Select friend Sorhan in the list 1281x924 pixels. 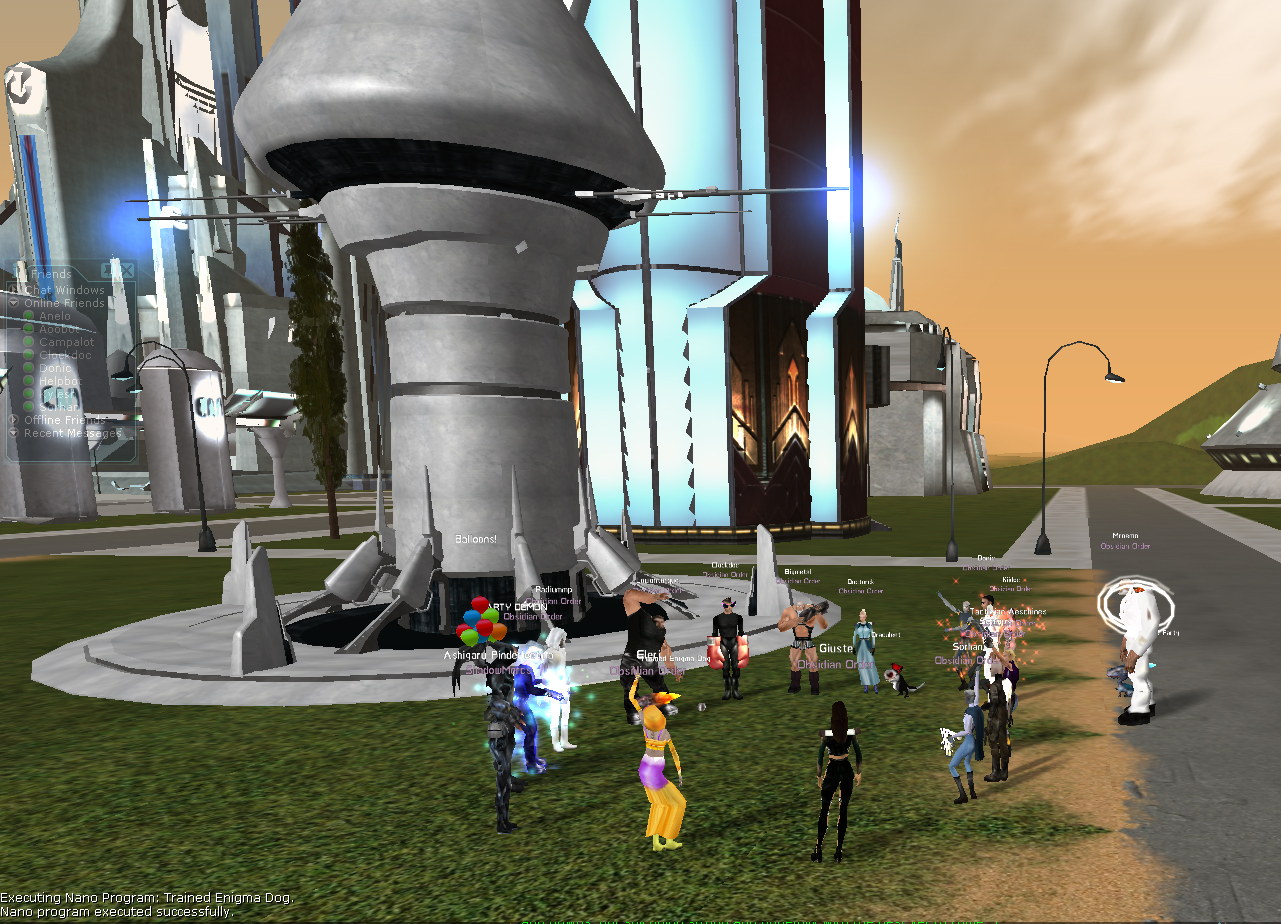58,407
